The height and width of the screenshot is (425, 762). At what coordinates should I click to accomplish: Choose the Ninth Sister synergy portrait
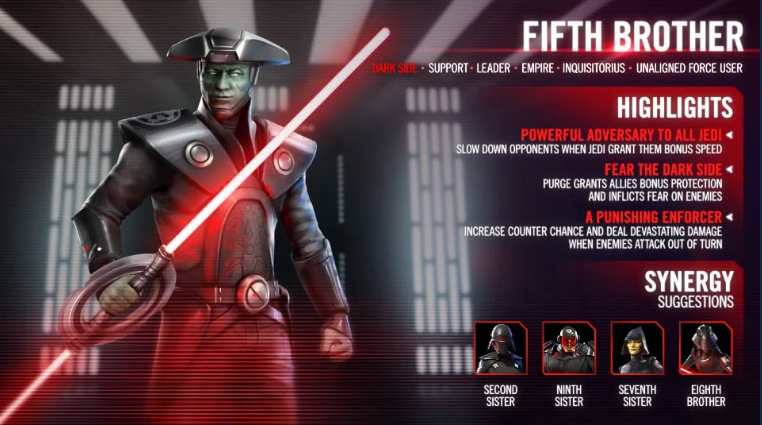pyautogui.click(x=567, y=347)
